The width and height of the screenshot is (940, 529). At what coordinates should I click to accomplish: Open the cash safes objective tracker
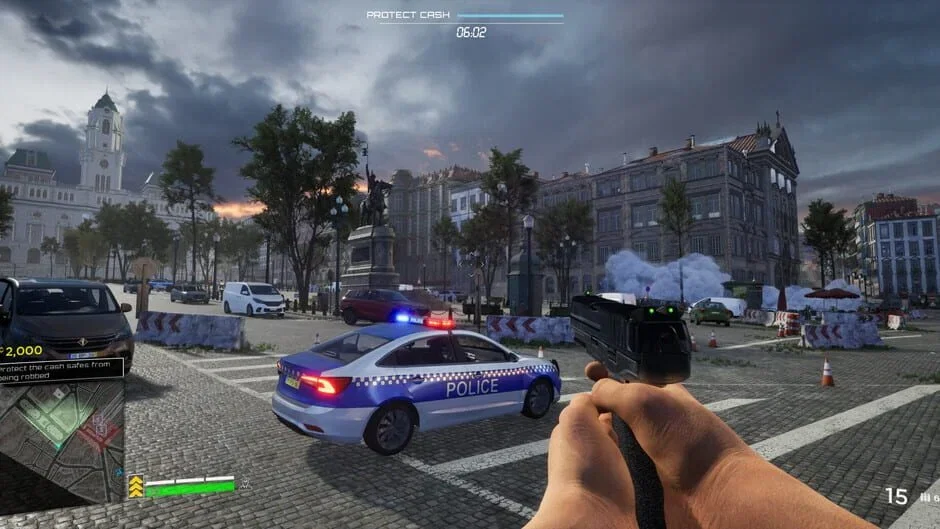click(60, 368)
